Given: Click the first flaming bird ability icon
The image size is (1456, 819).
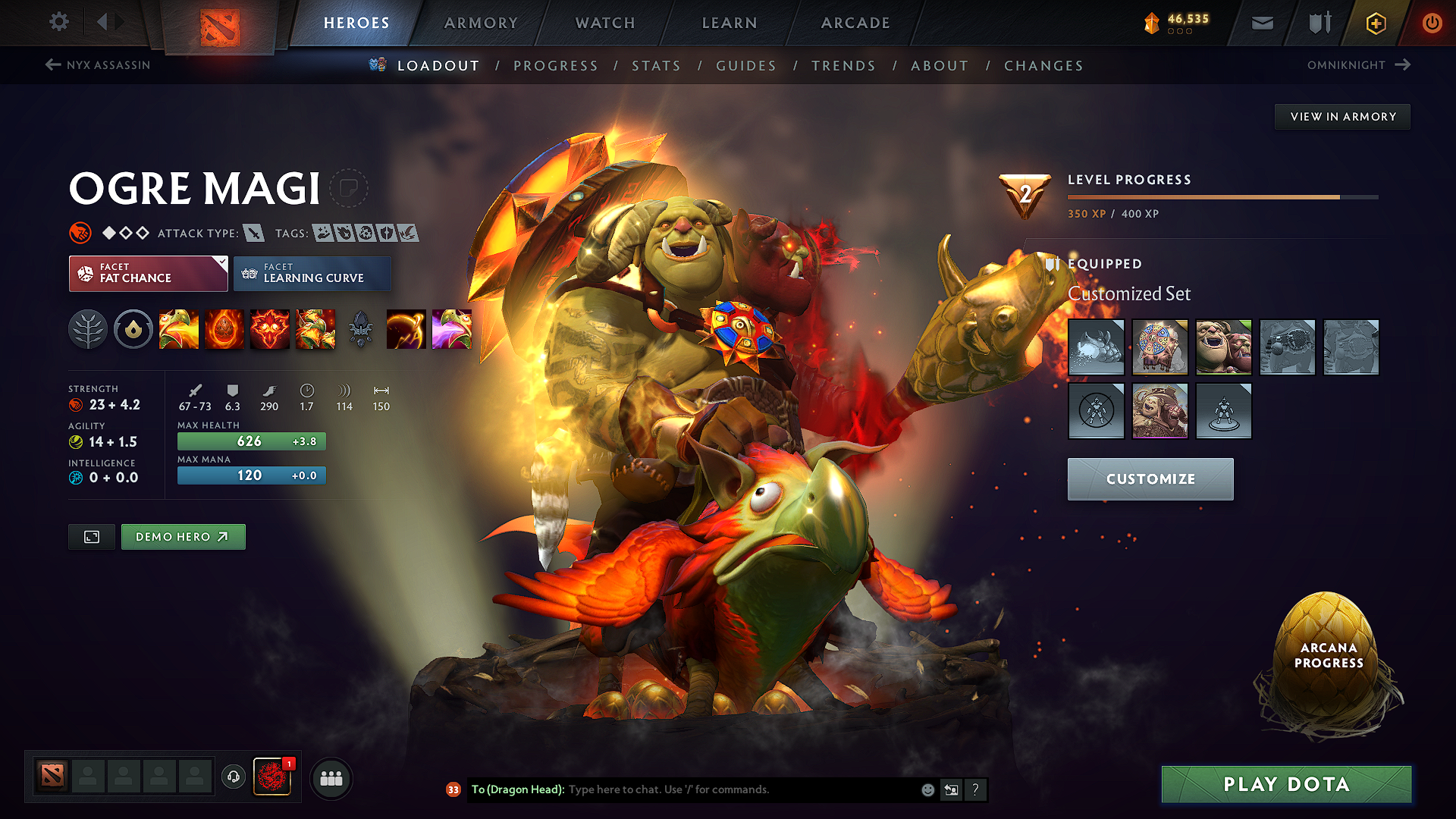Looking at the screenshot, I should pos(179,329).
